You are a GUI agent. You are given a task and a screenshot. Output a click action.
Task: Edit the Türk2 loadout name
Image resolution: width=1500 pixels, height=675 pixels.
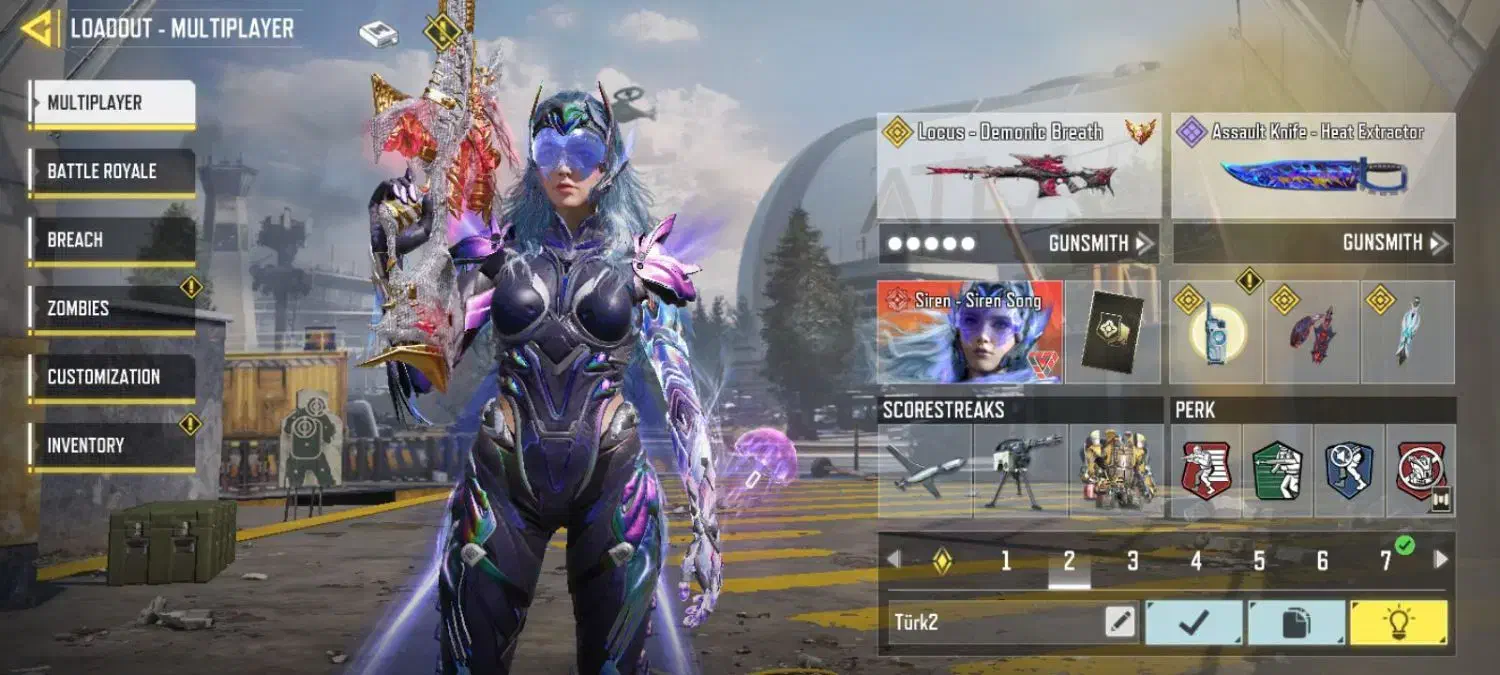tap(1121, 622)
